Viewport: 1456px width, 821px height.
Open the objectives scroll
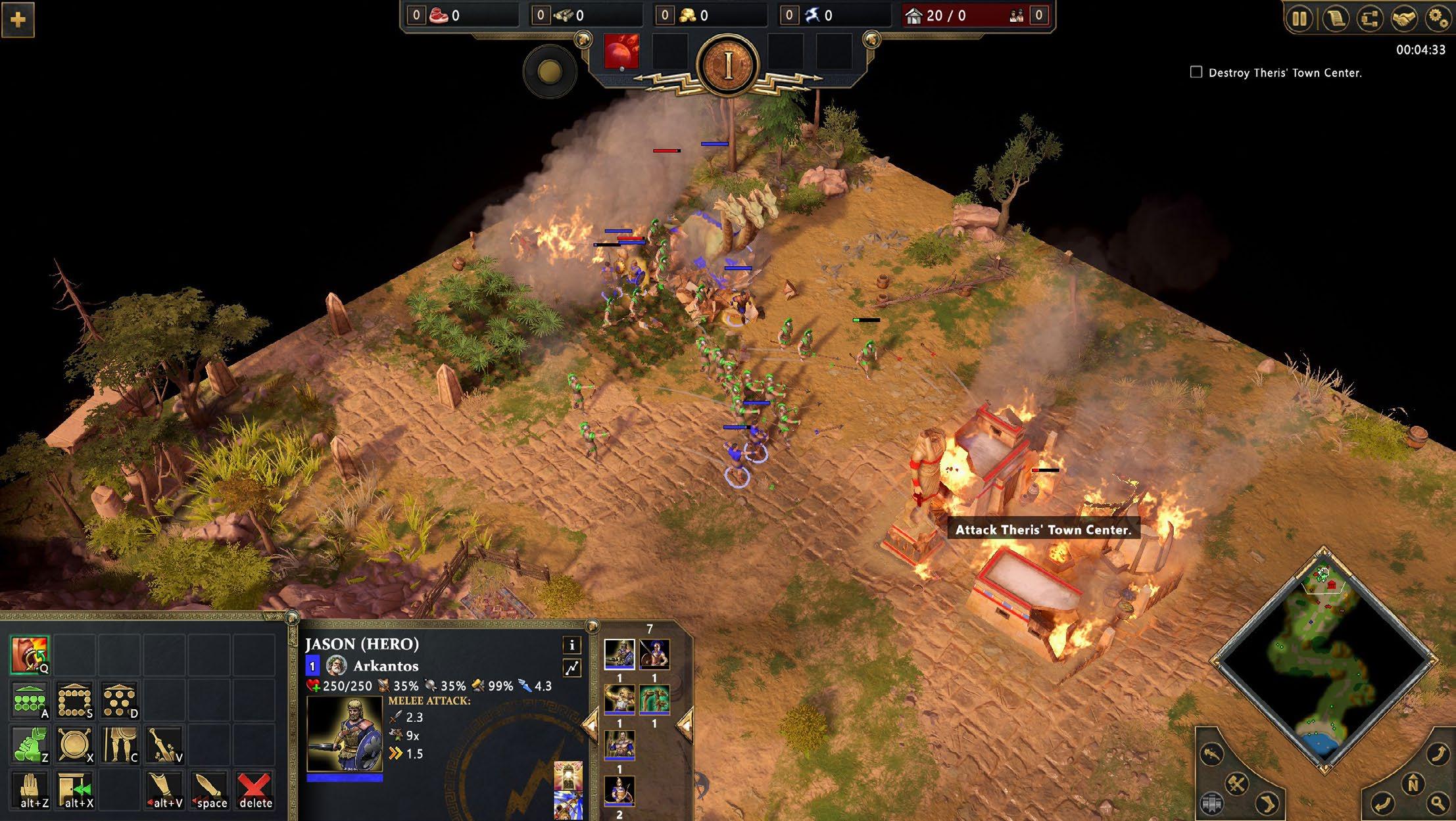click(1335, 18)
